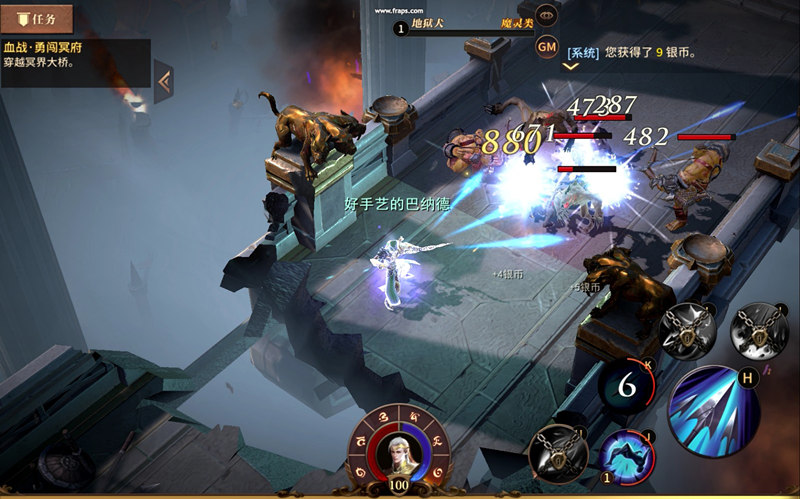Collapse the quest tracker with the arrow tab
The height and width of the screenshot is (499, 800).
[164, 82]
